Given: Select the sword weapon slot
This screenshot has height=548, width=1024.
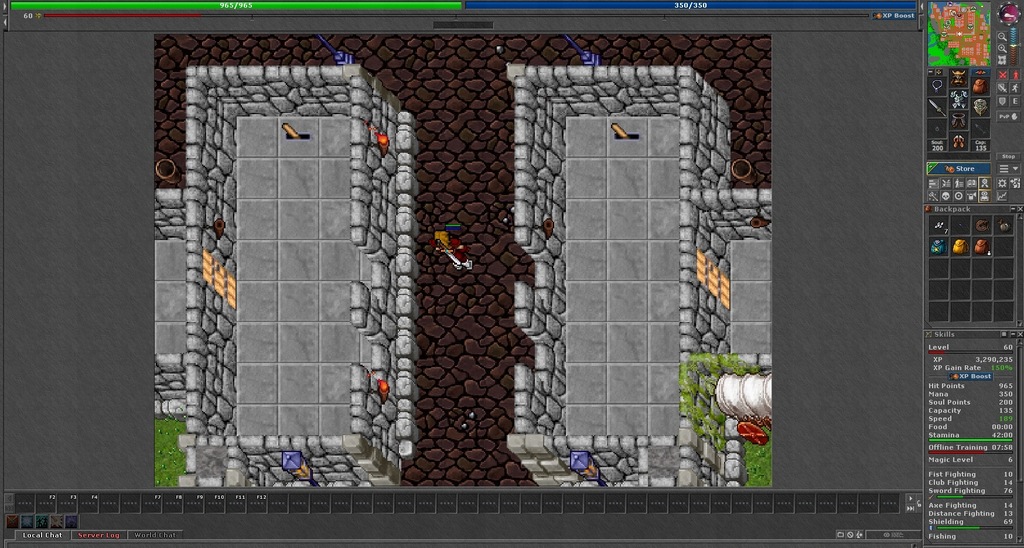Looking at the screenshot, I should (937, 106).
